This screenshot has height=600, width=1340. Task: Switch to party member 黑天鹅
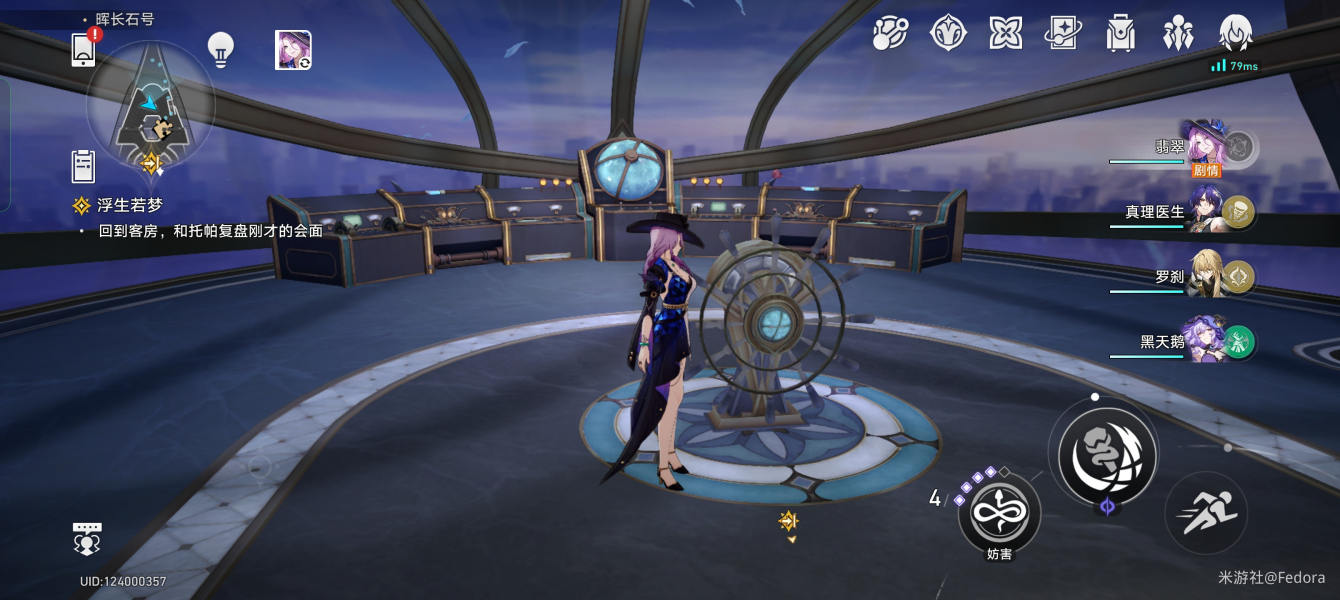[x=1205, y=342]
